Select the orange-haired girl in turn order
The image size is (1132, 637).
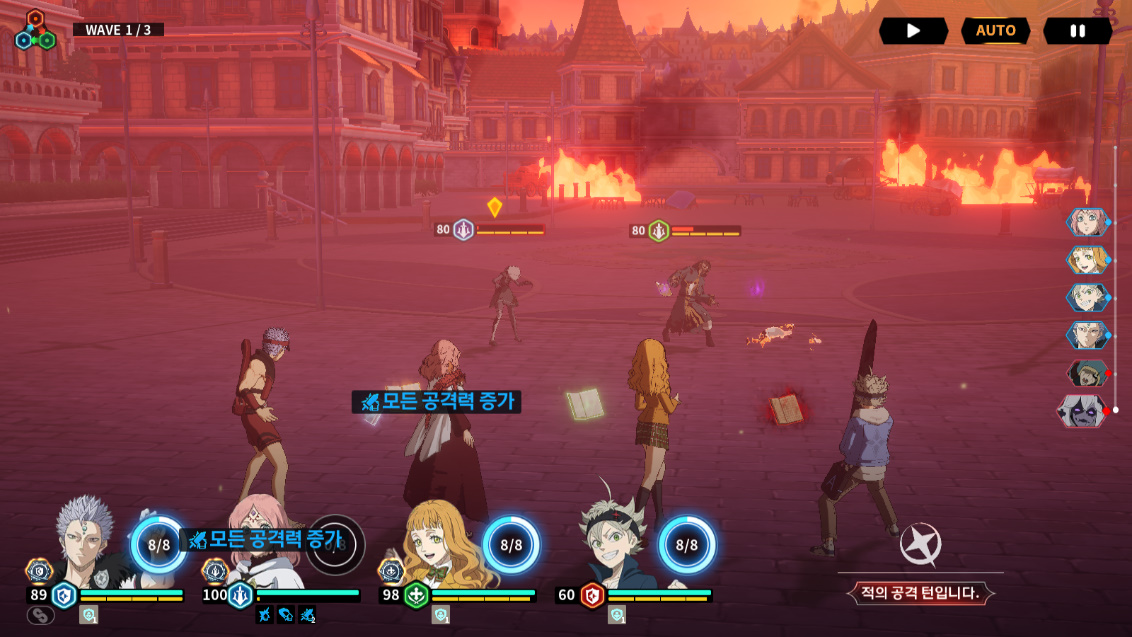(1086, 260)
